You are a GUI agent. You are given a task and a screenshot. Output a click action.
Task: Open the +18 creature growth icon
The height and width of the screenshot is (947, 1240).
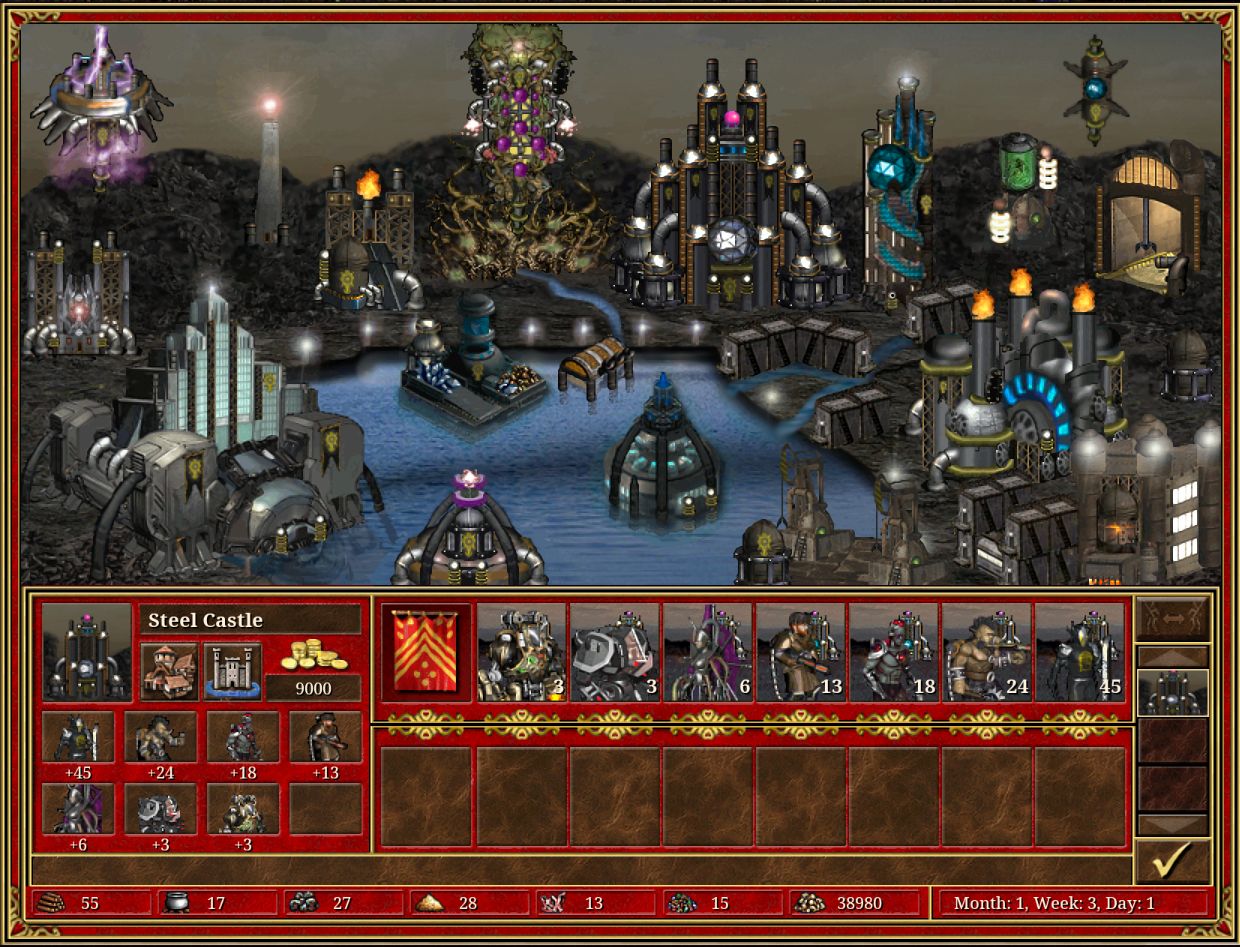pos(243,738)
